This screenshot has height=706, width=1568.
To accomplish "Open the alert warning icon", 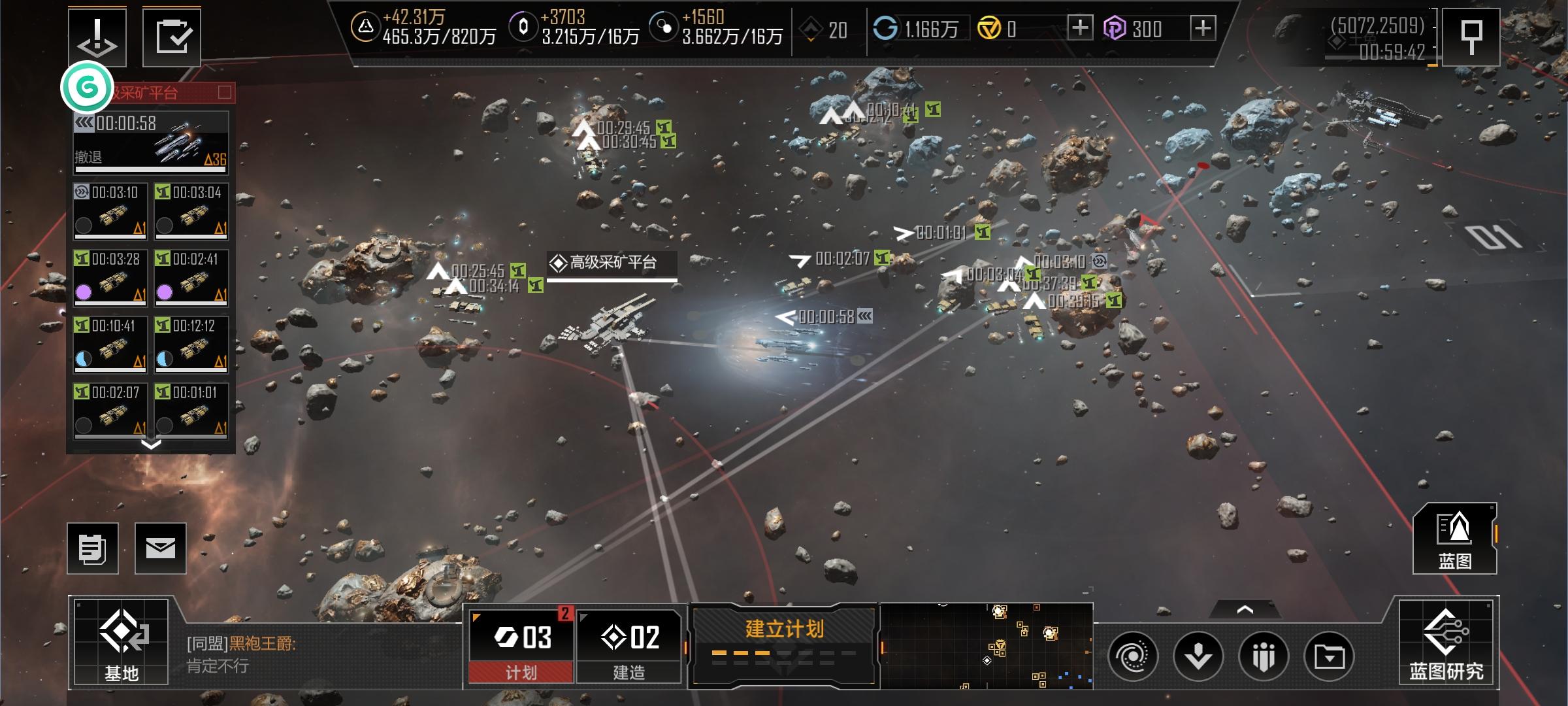I will tap(97, 37).
